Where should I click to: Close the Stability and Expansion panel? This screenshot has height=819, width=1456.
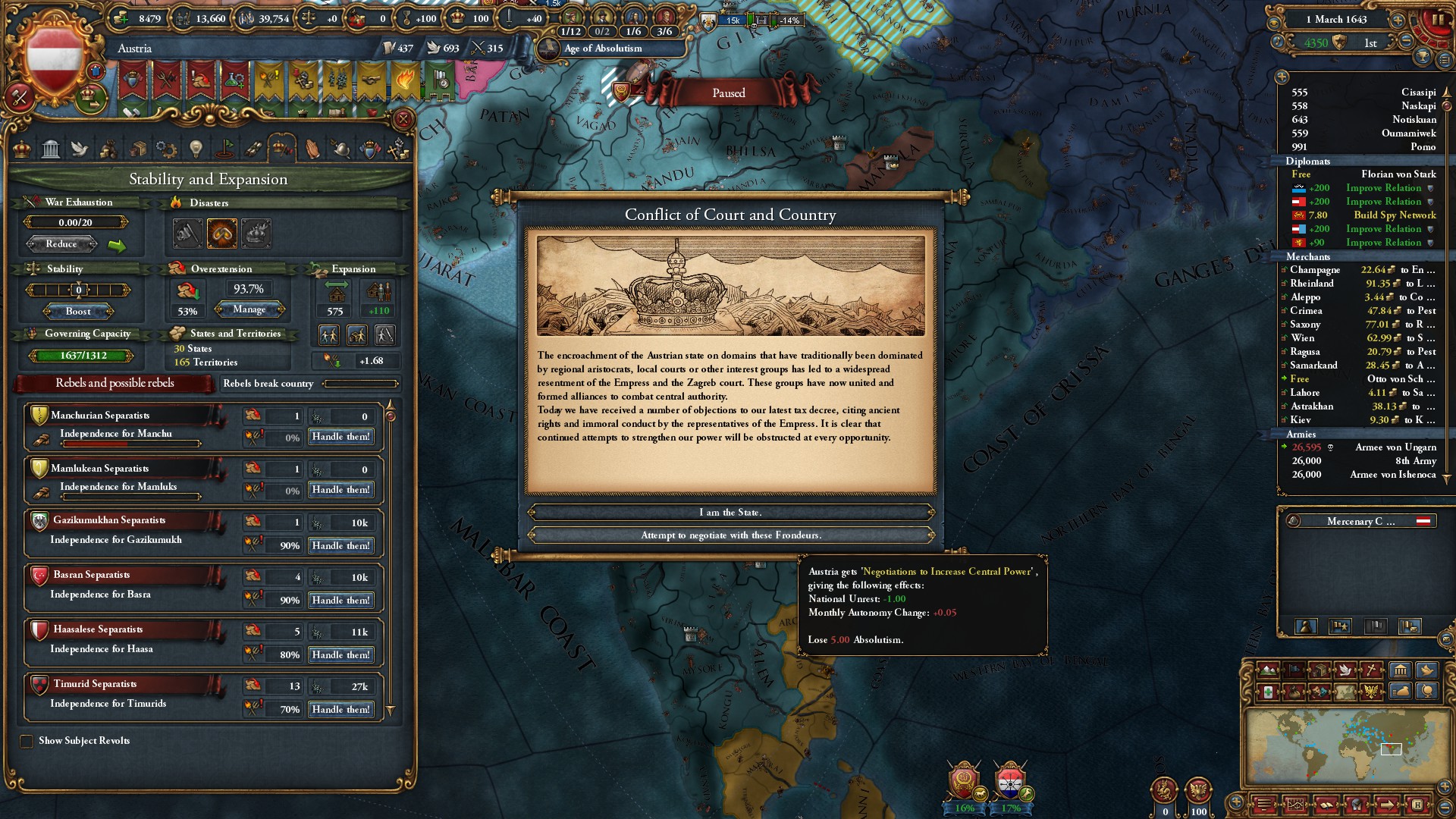click(403, 119)
